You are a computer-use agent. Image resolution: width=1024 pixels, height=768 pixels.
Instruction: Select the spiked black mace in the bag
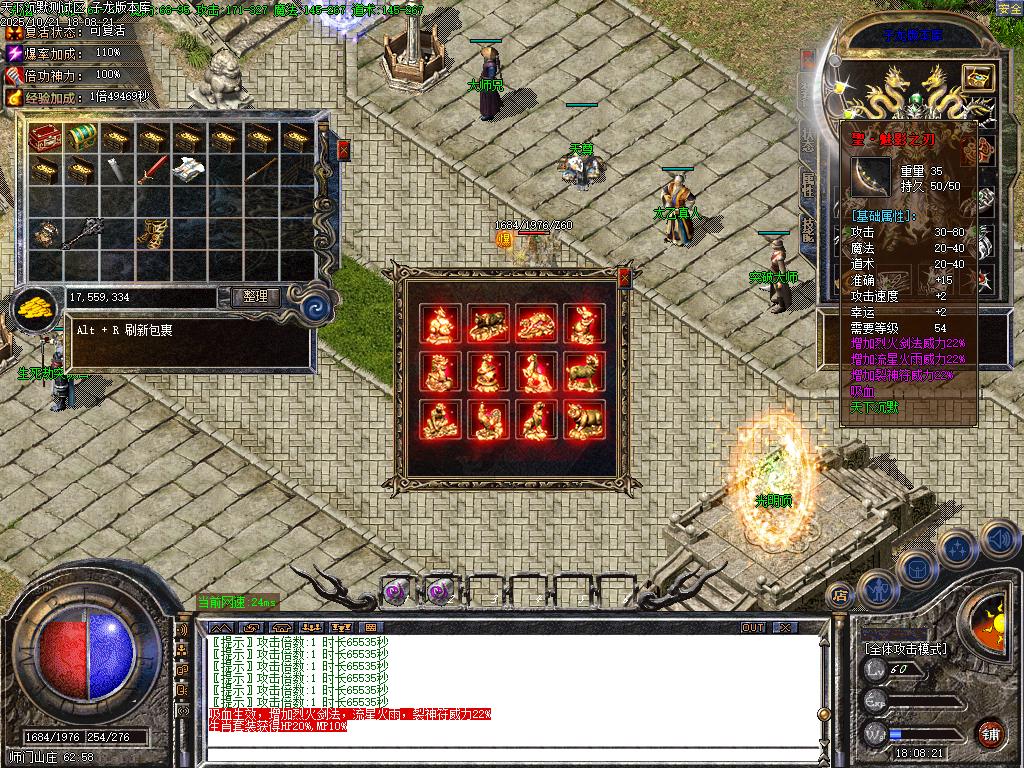pos(80,233)
